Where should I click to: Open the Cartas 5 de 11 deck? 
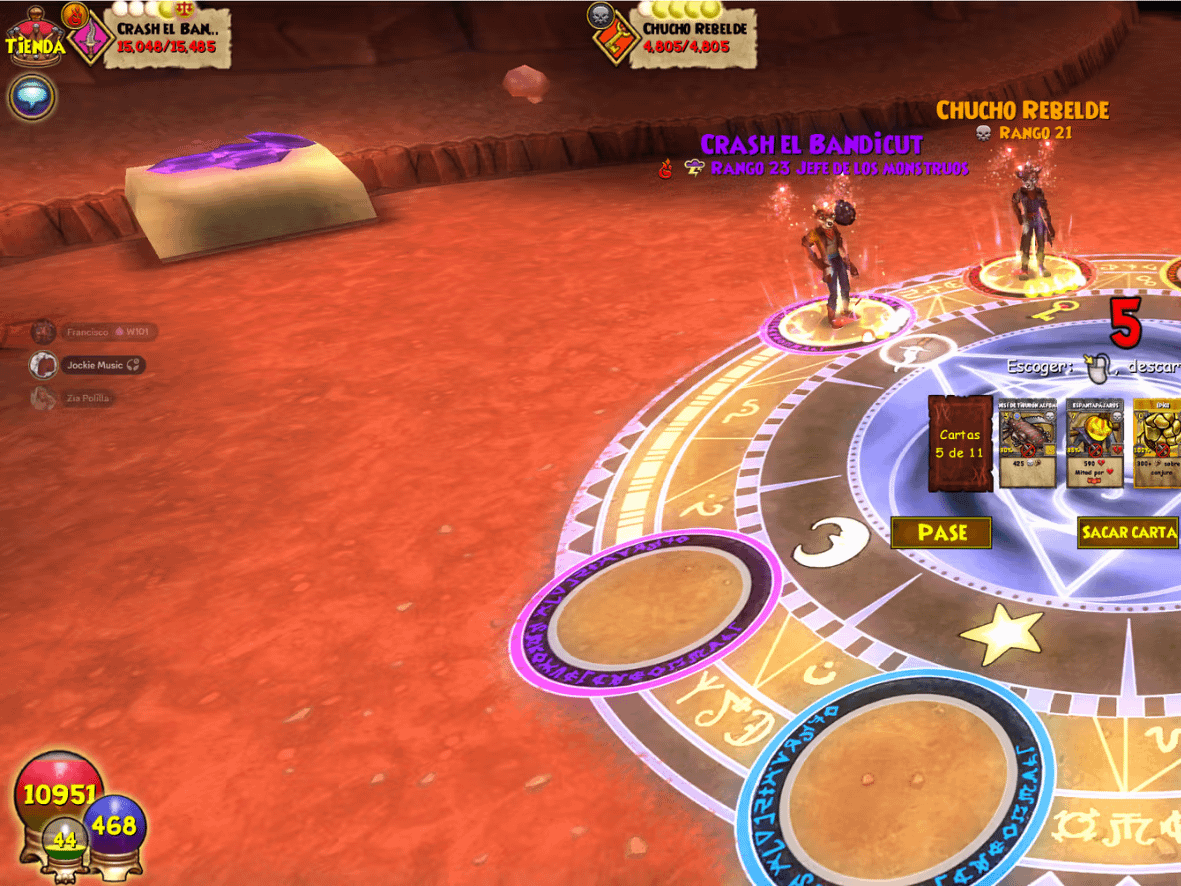point(958,443)
